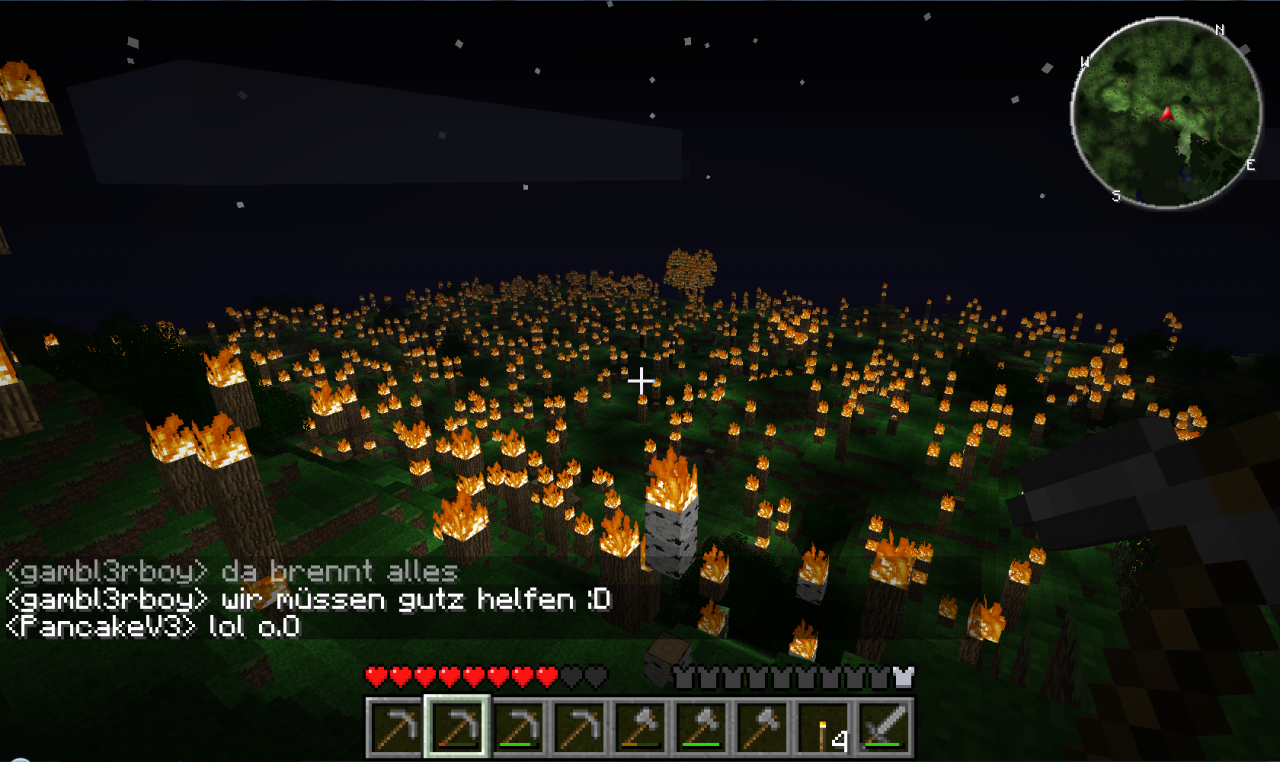Click the red player arrow on the minimap

[x=1167, y=114]
